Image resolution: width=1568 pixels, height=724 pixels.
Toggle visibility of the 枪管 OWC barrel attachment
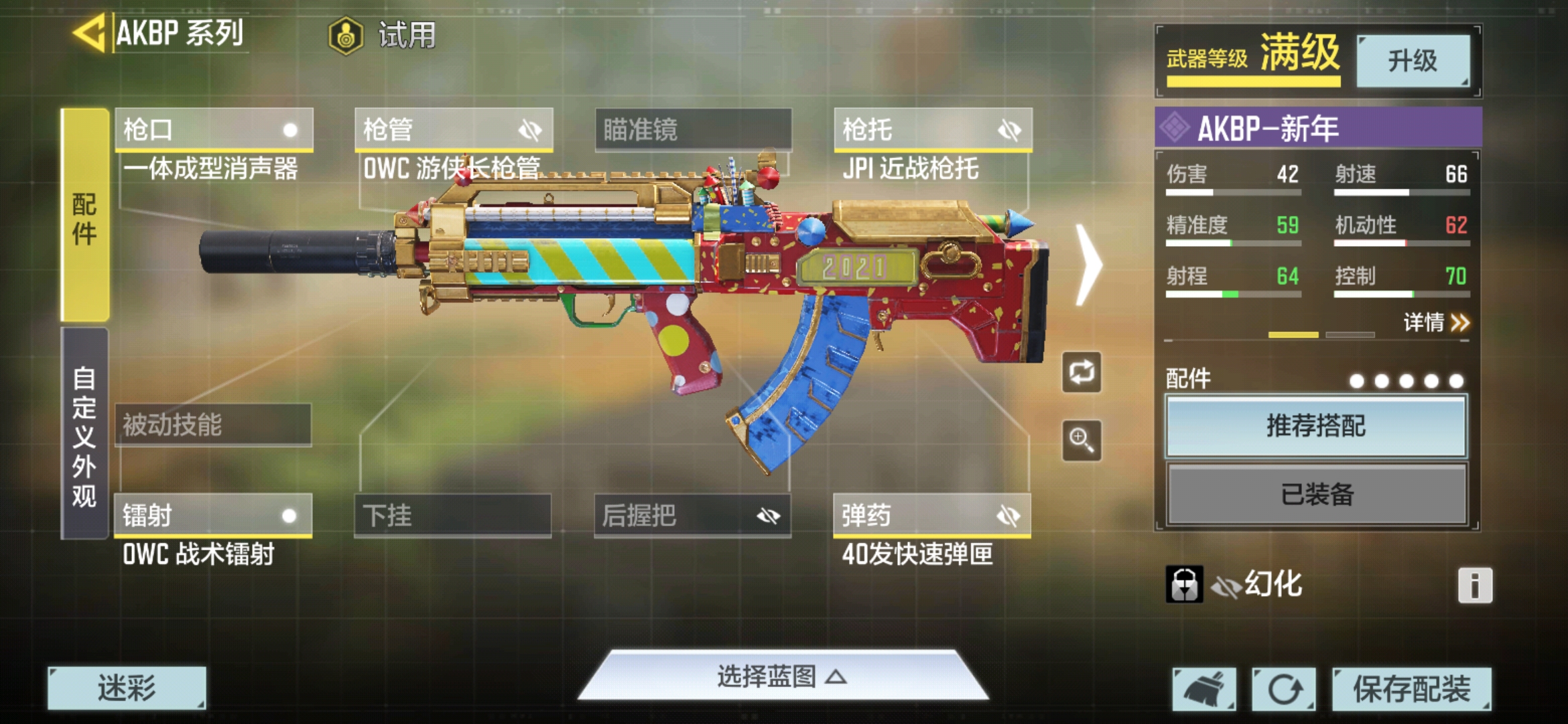(529, 130)
